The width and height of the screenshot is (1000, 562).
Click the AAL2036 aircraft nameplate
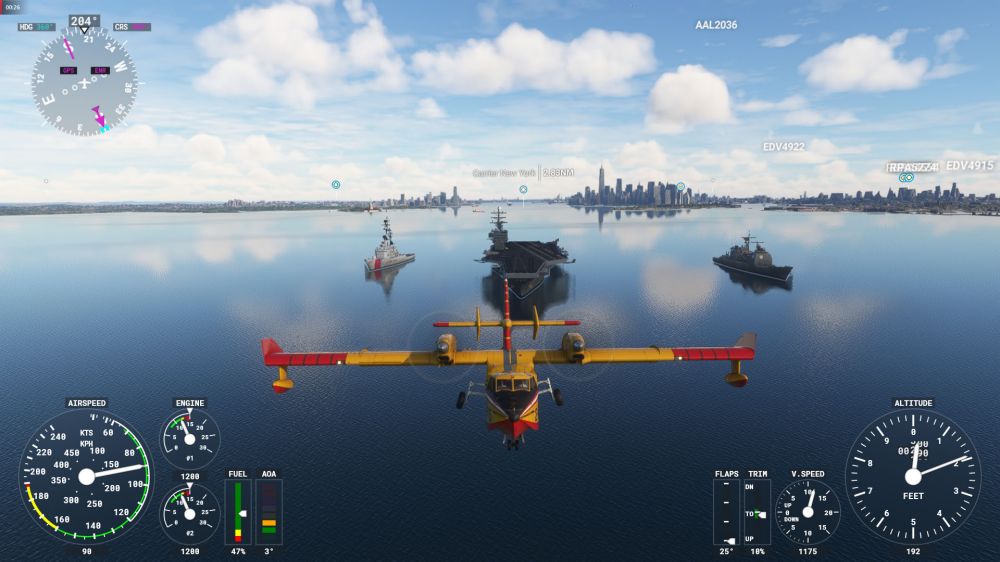click(716, 25)
